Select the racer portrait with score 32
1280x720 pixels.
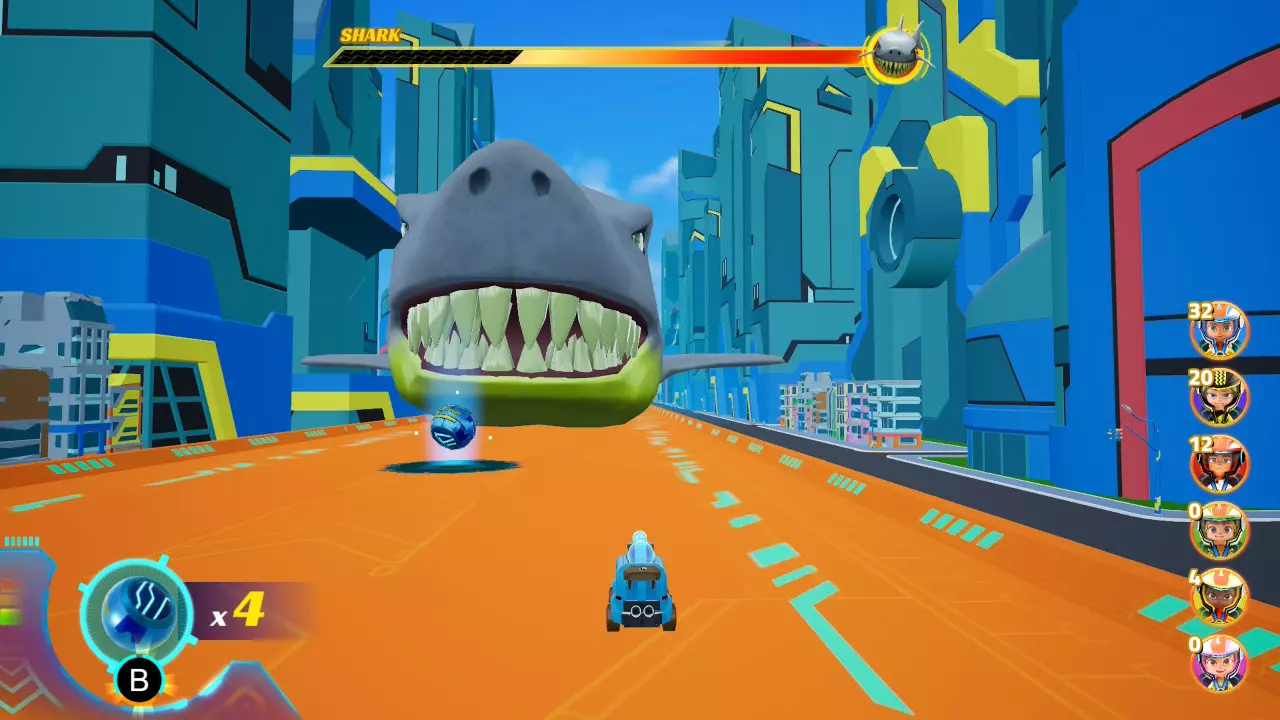coord(1220,331)
